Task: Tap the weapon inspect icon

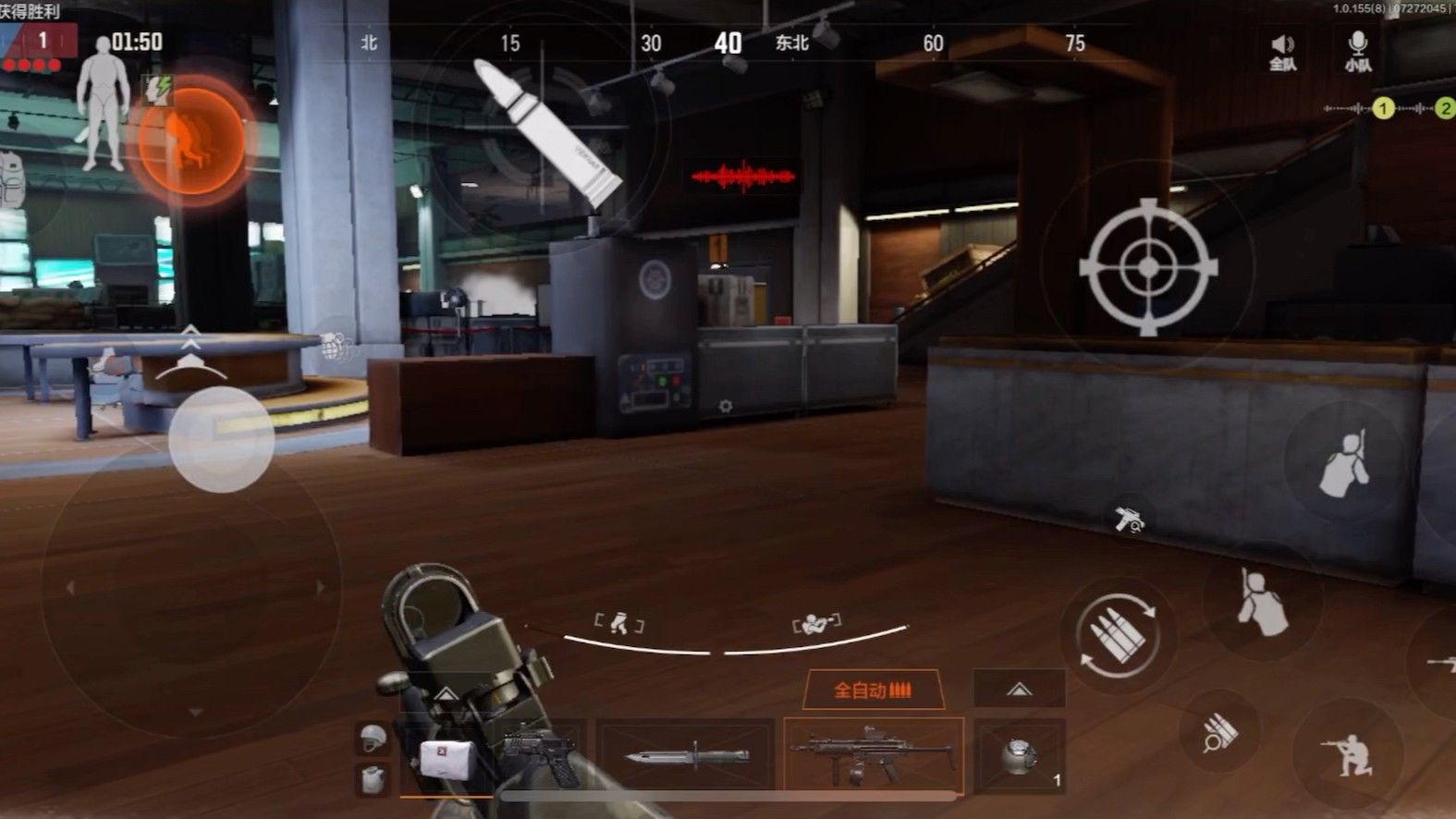Action: [1129, 520]
